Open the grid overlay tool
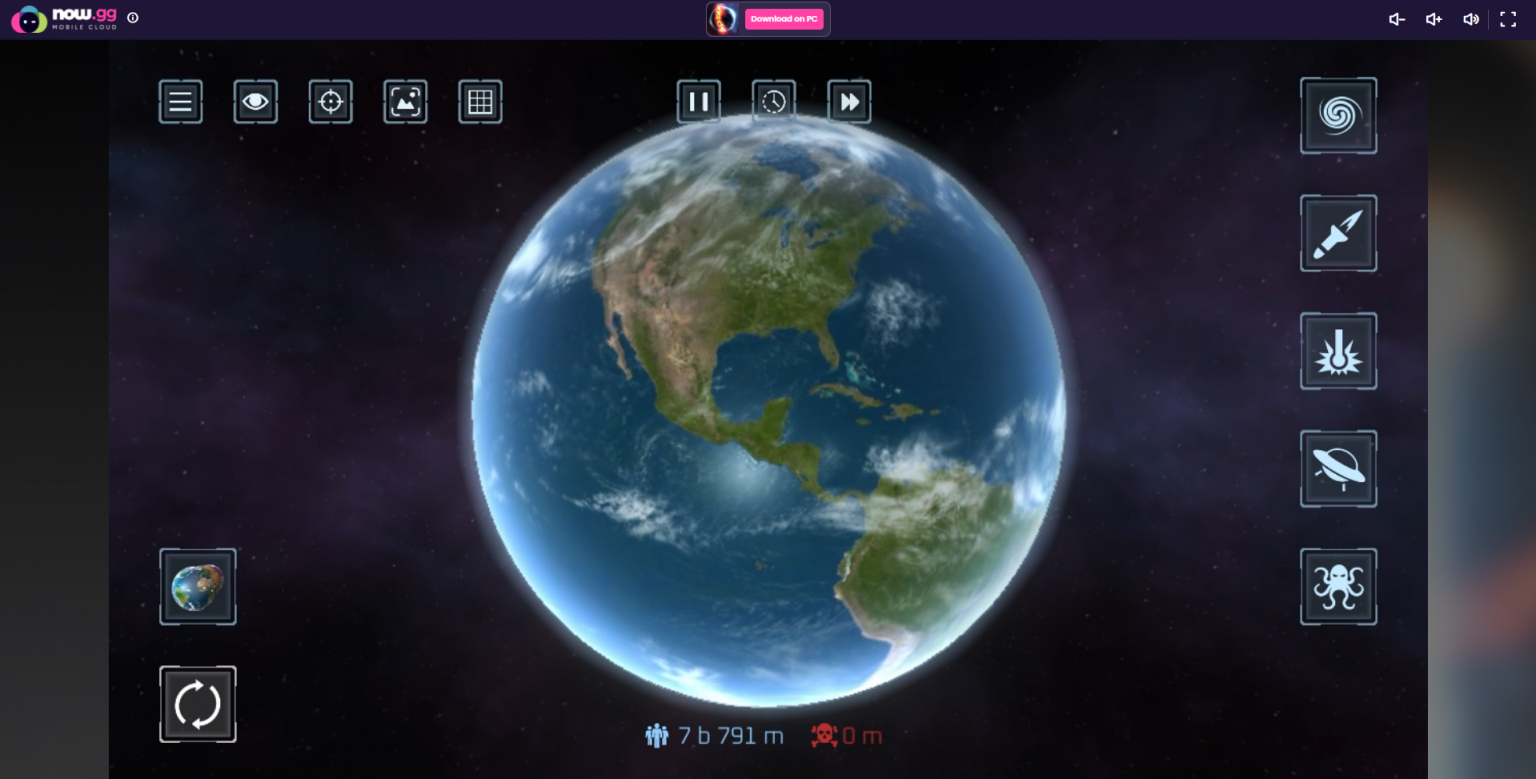The height and width of the screenshot is (779, 1536). pyautogui.click(x=480, y=101)
